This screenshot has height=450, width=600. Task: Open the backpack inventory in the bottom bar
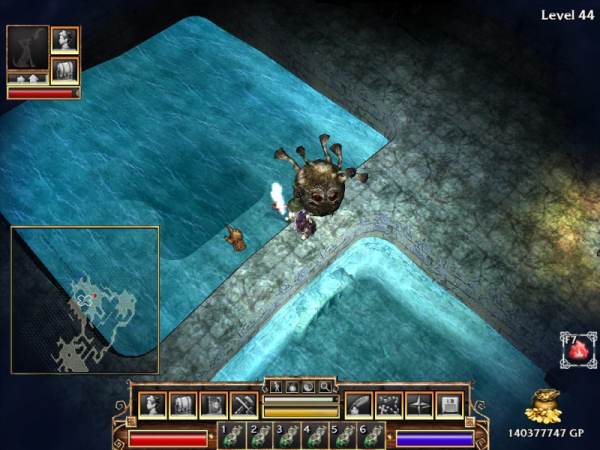tap(183, 405)
